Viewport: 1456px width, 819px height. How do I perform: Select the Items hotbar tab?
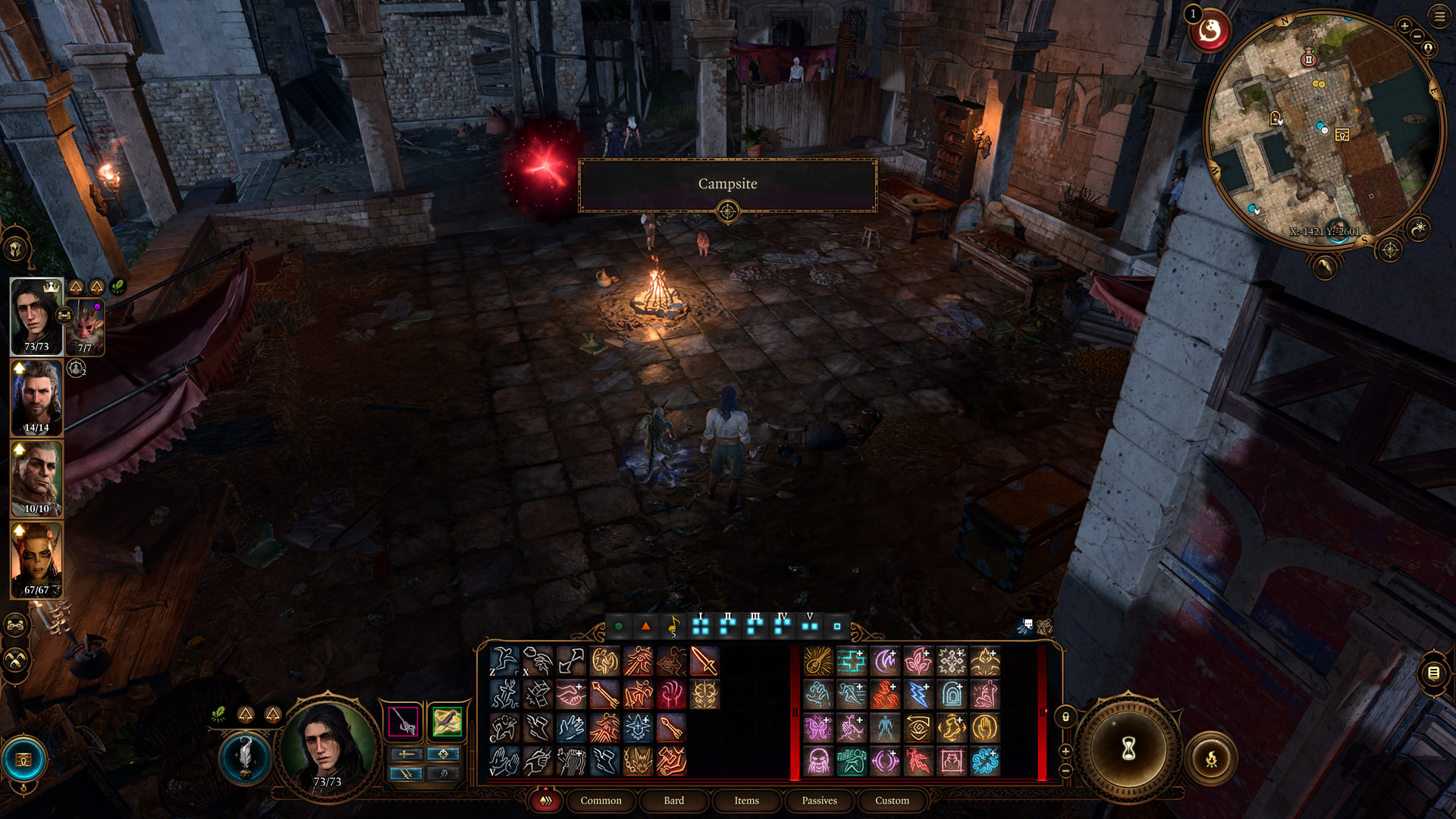pos(746,800)
